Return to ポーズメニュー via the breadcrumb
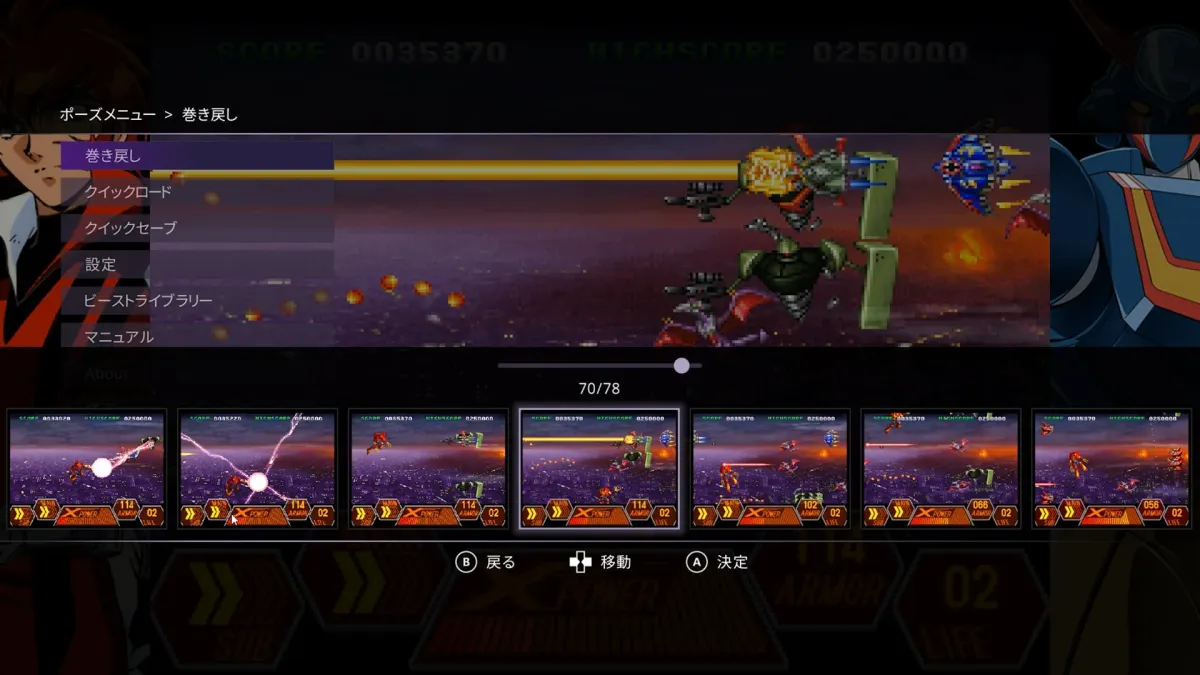This screenshot has width=1200, height=675. 107,115
